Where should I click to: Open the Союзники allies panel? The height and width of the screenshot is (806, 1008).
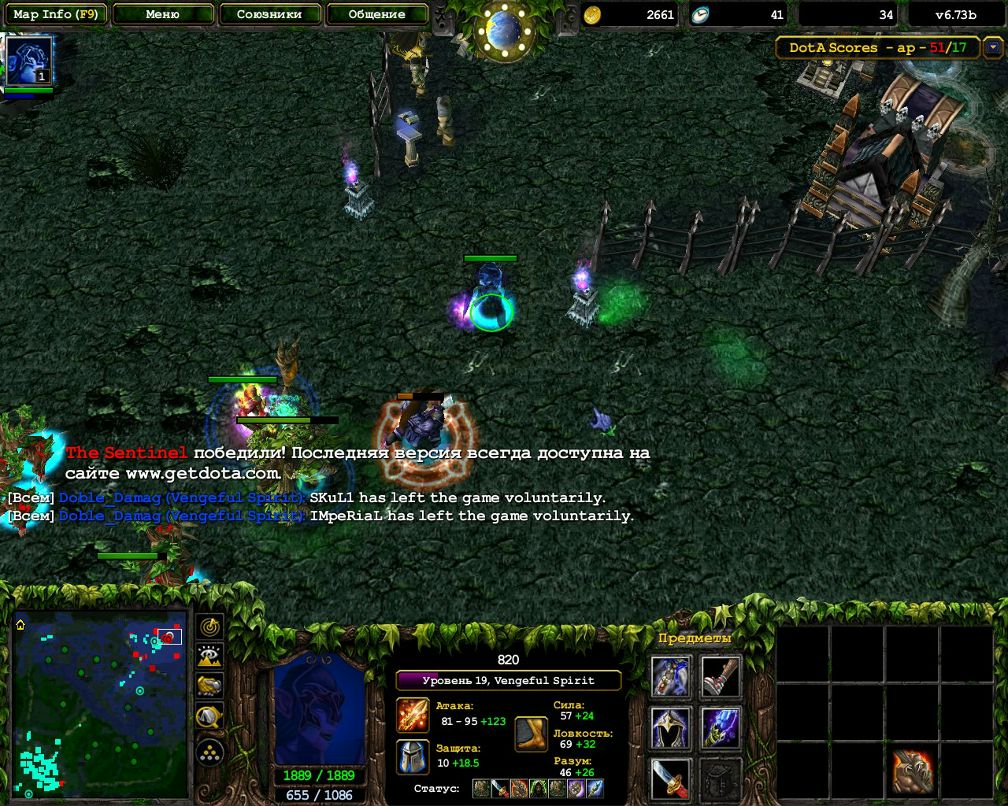tap(270, 14)
